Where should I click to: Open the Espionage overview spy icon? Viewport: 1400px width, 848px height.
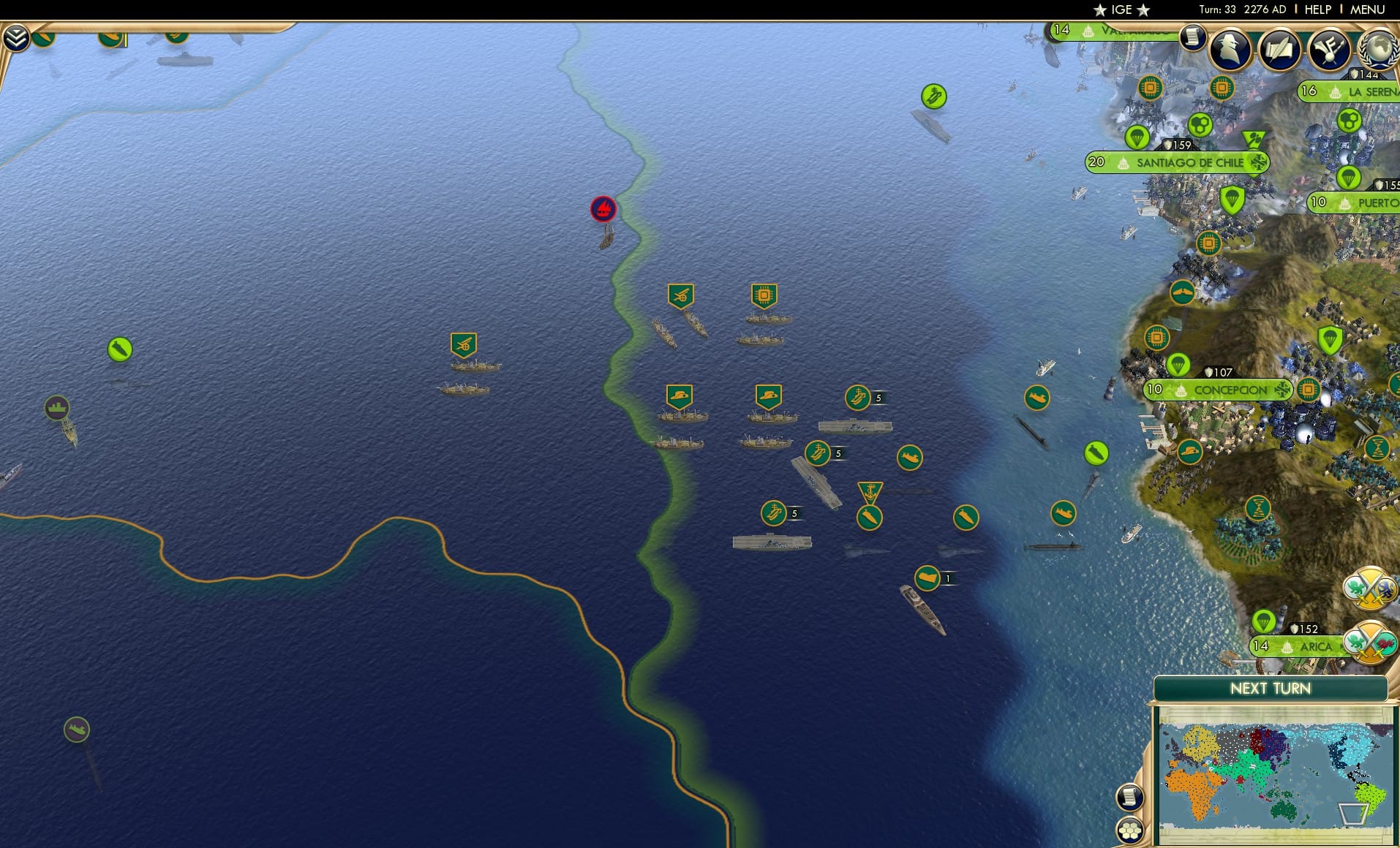(x=1229, y=49)
